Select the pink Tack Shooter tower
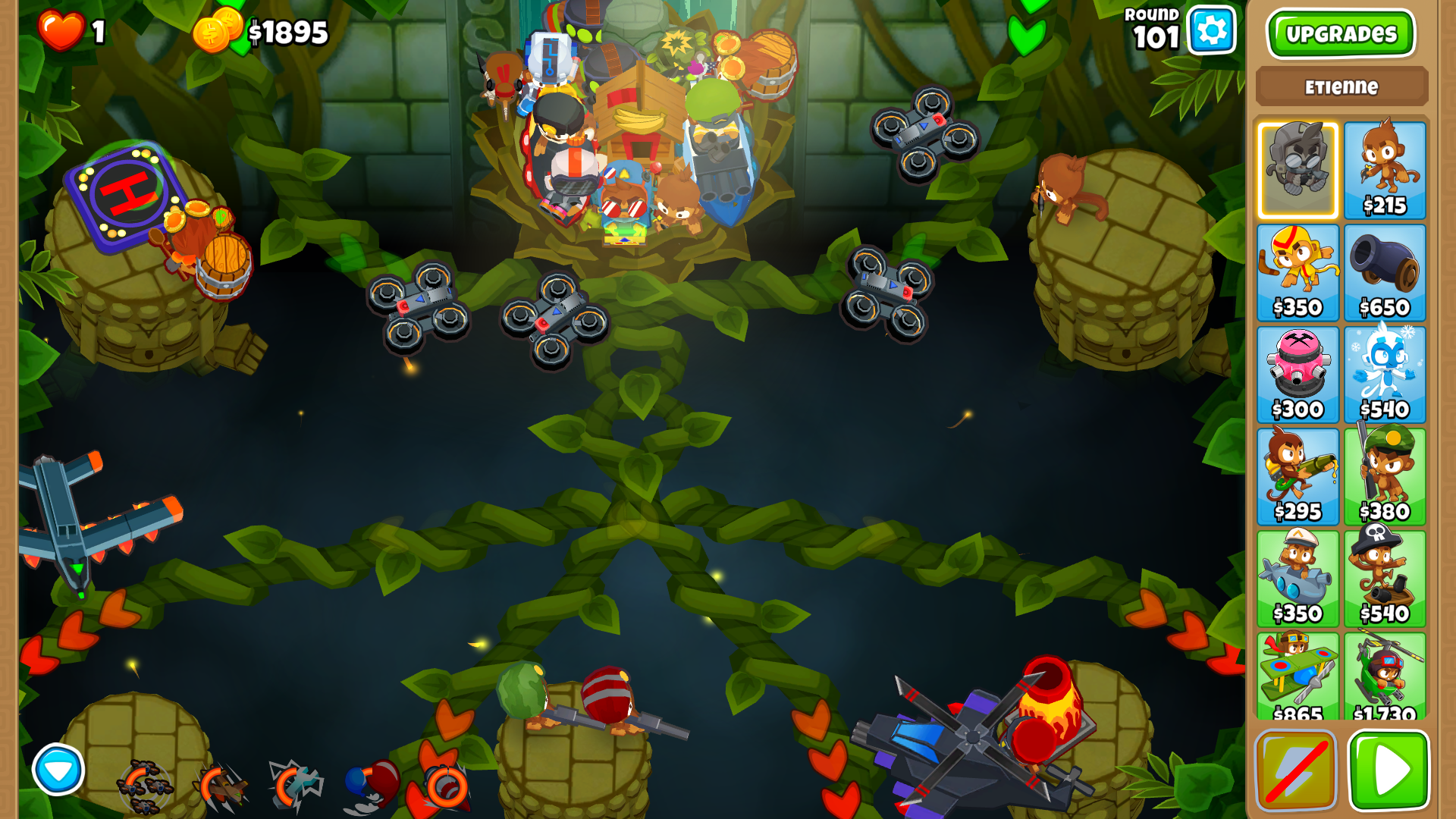This screenshot has width=1456, height=819. (1298, 373)
